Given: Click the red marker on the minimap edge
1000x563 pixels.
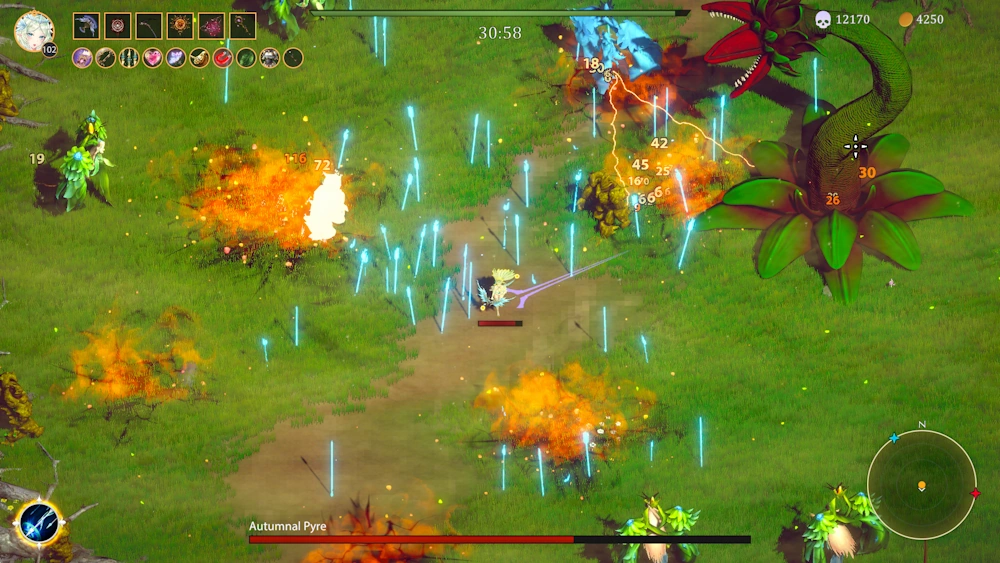Looking at the screenshot, I should point(975,492).
